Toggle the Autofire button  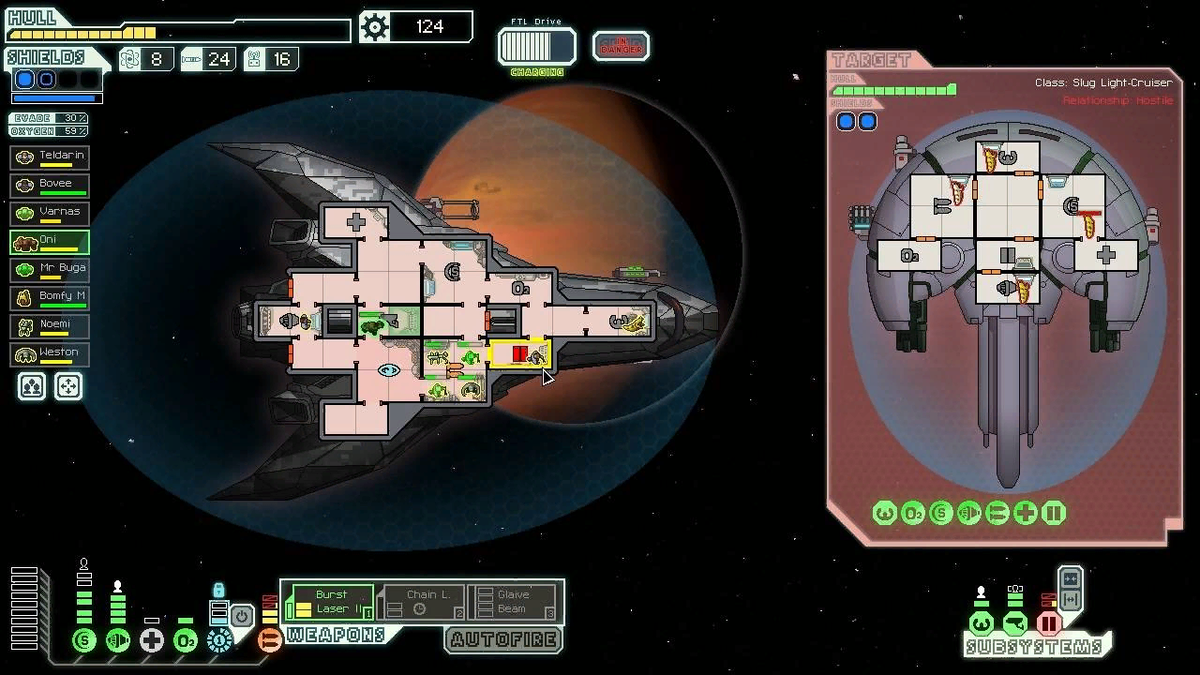coord(503,640)
